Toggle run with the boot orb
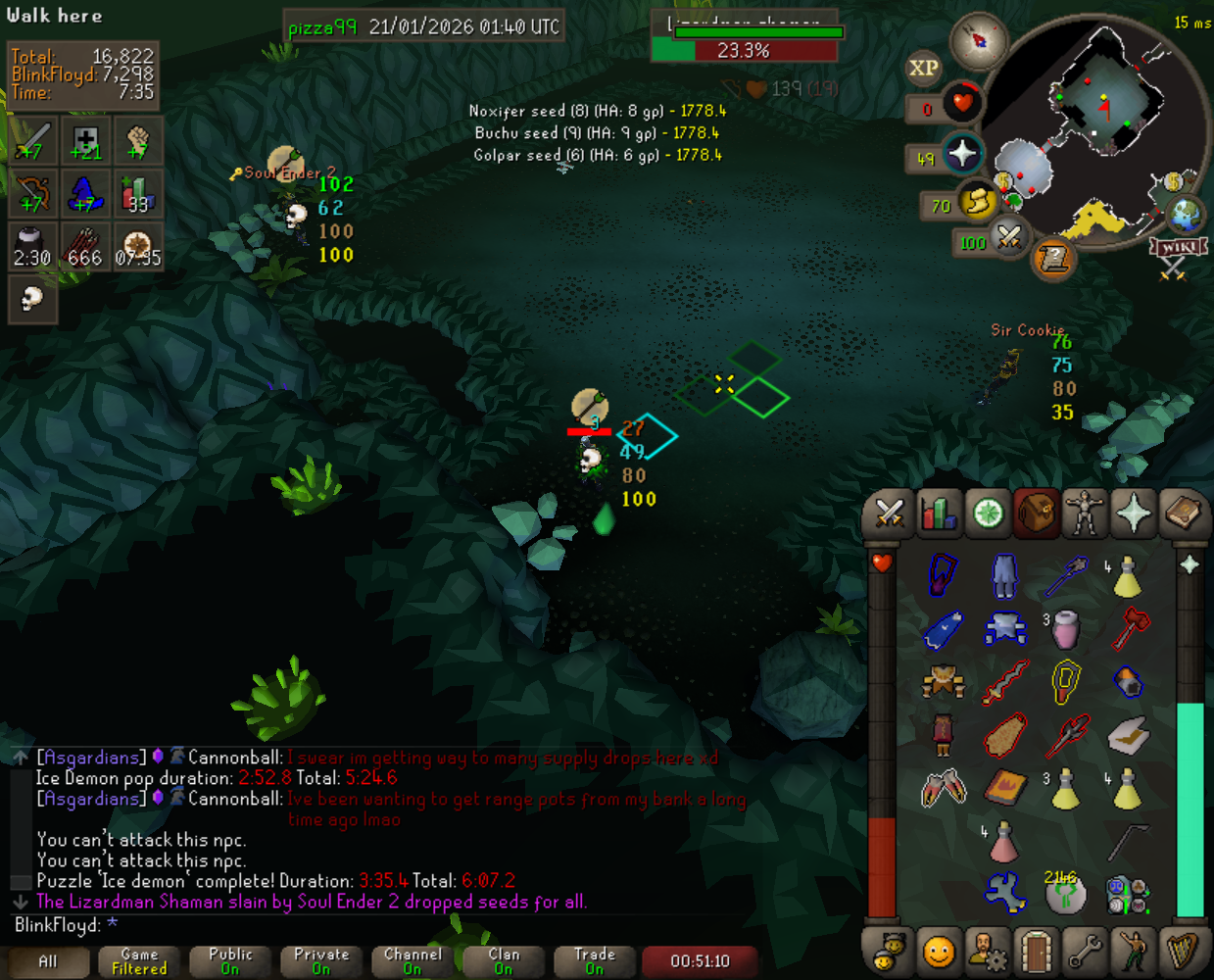 (x=976, y=203)
